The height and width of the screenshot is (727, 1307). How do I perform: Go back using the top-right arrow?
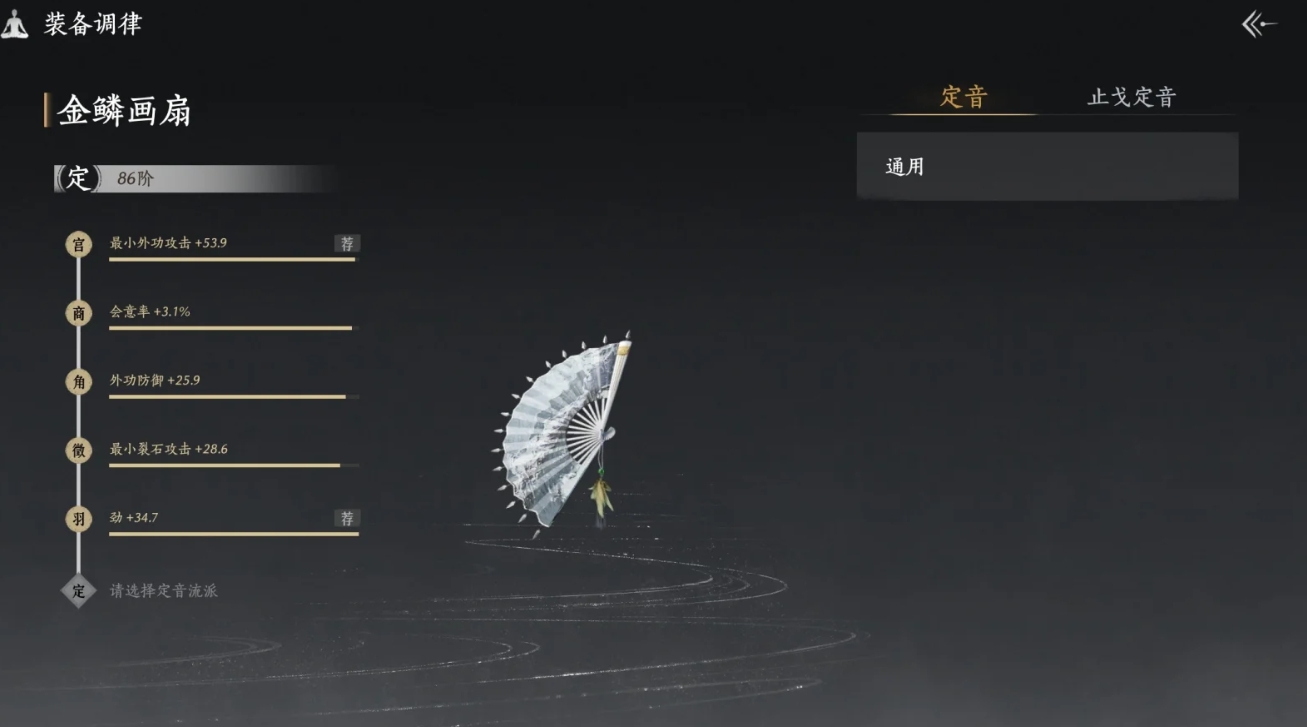tap(1259, 25)
